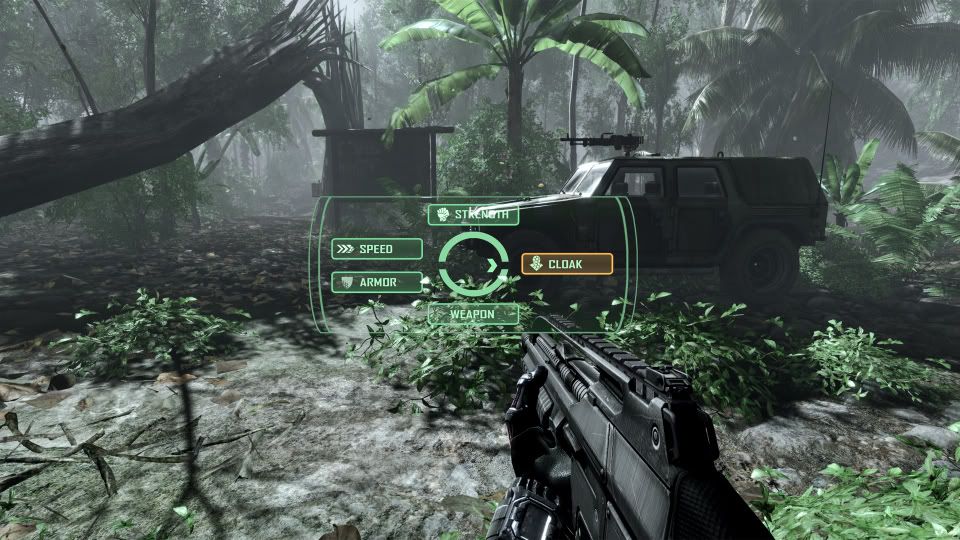960x540 pixels.
Task: Switch to the highlighted Cloak mode
Action: (x=566, y=264)
